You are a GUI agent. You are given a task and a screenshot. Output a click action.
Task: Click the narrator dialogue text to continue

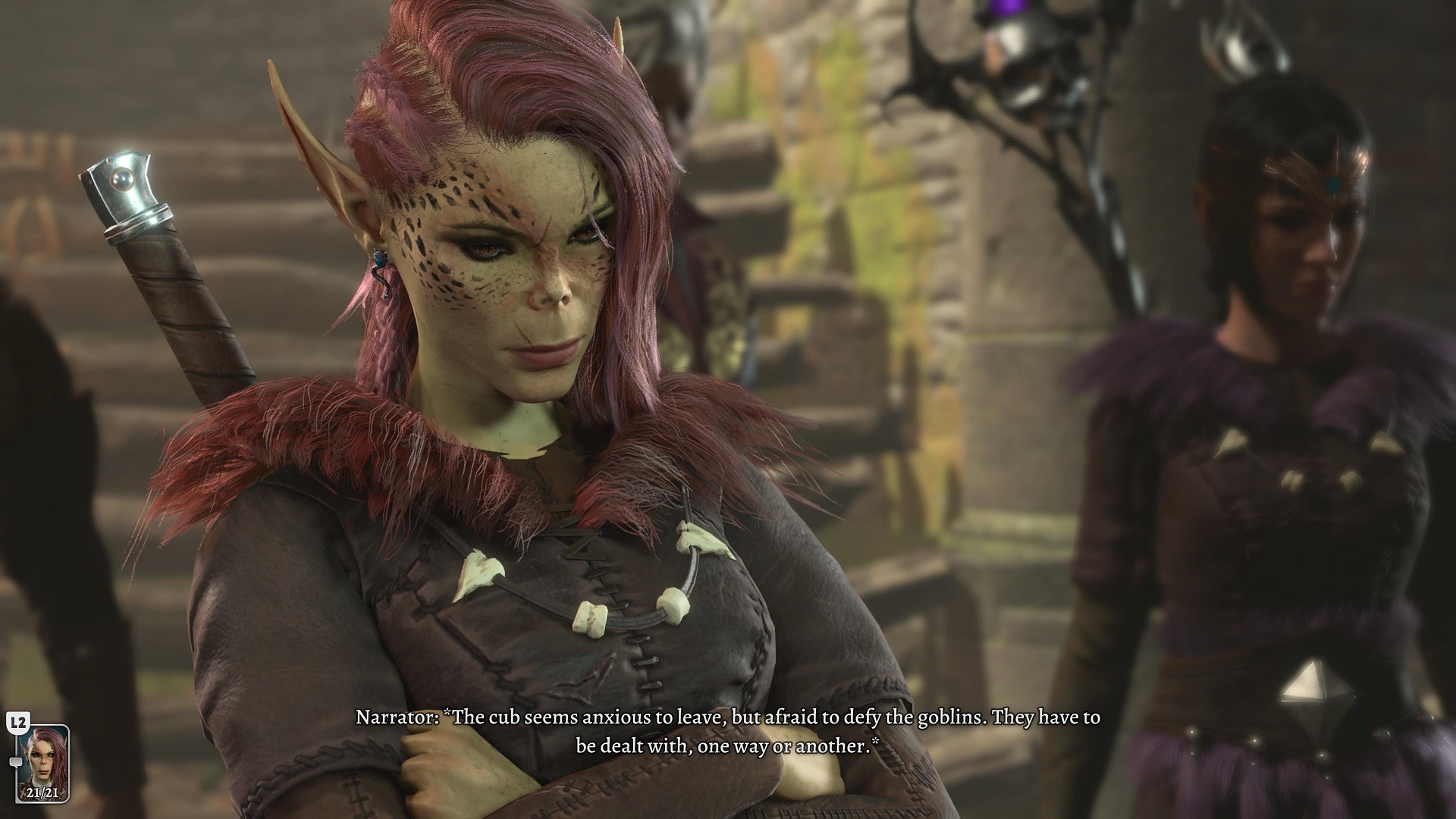click(728, 728)
